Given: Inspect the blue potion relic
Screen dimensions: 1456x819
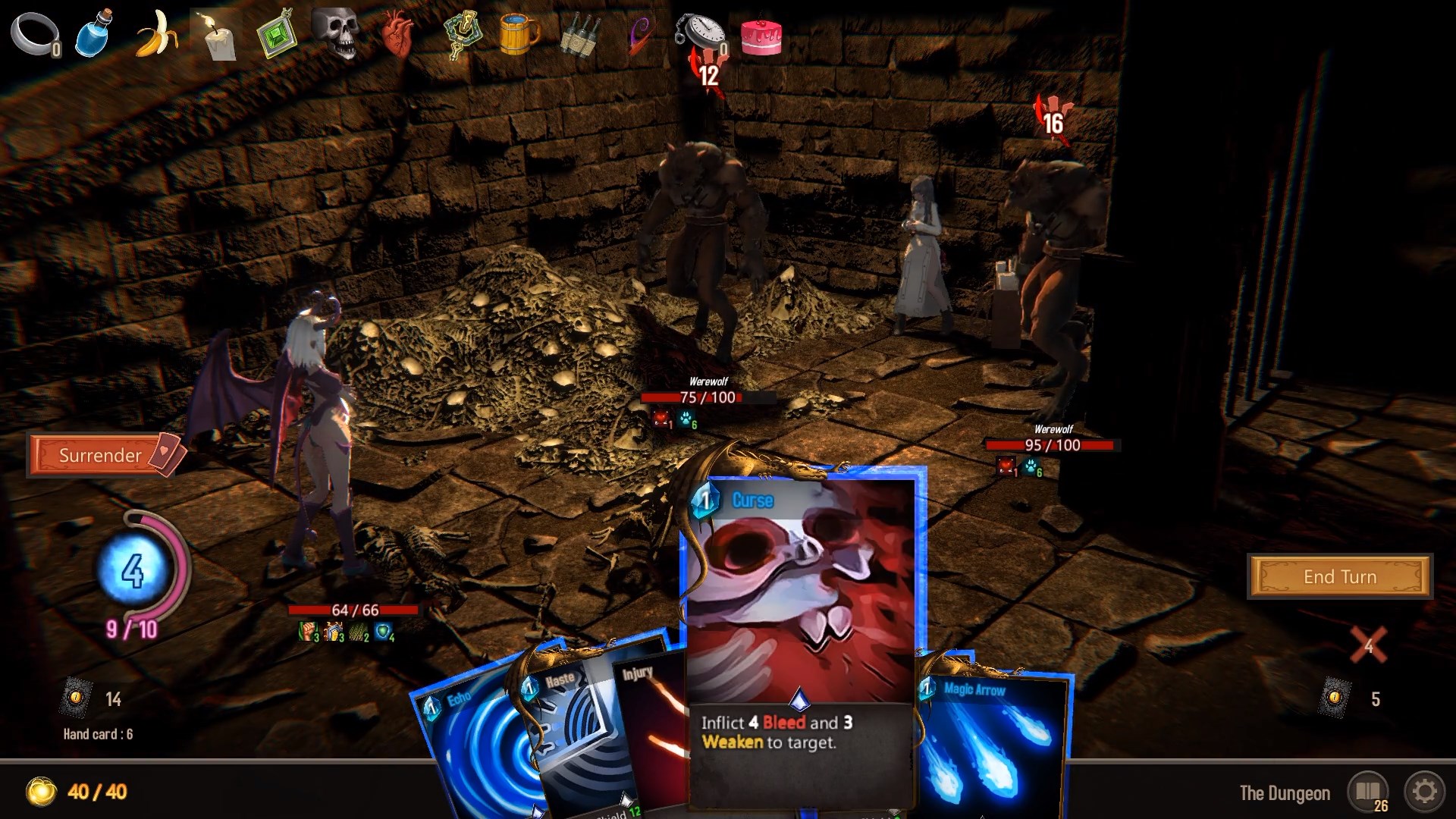Looking at the screenshot, I should click(95, 33).
